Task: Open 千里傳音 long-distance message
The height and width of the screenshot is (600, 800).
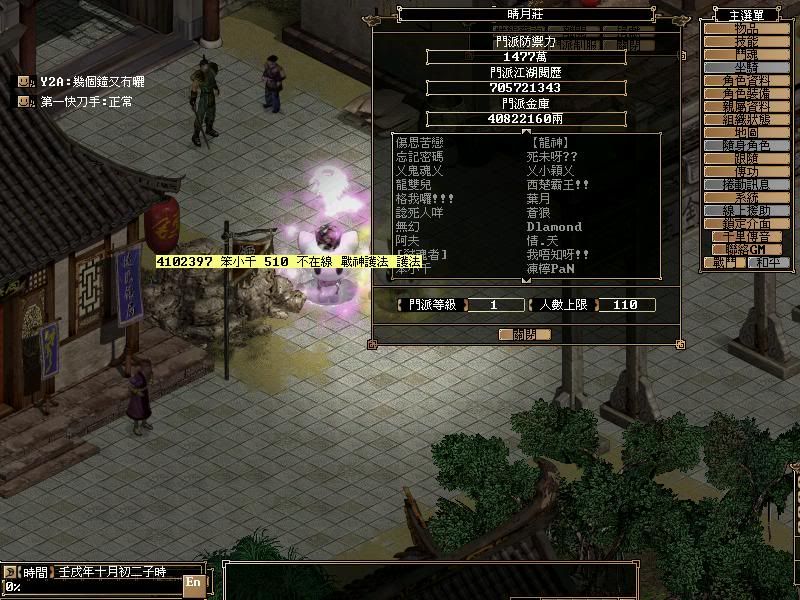Action: pos(747,237)
